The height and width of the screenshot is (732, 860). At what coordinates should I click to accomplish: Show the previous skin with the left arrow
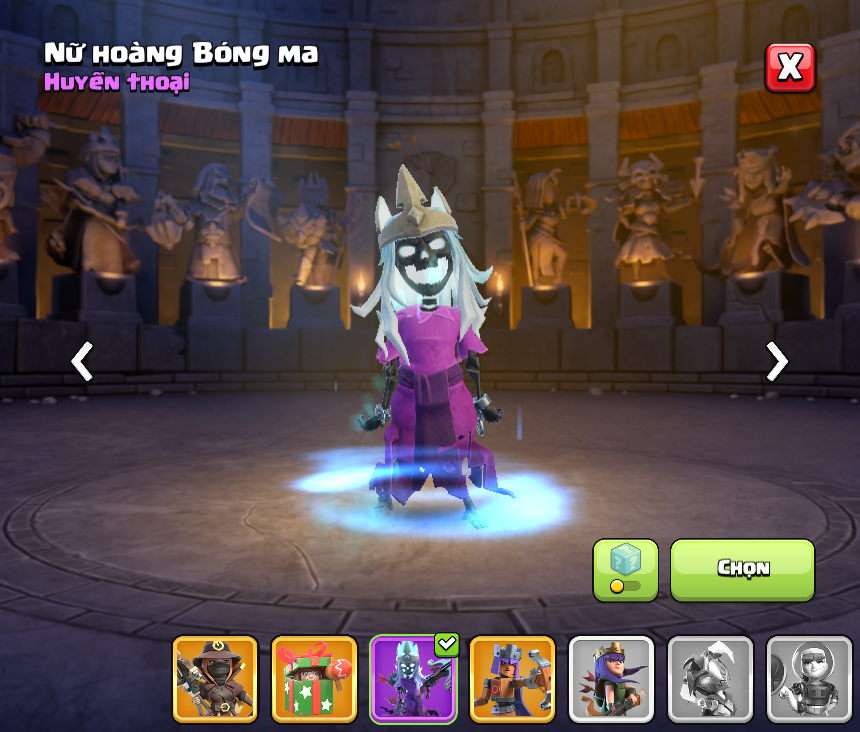82,361
